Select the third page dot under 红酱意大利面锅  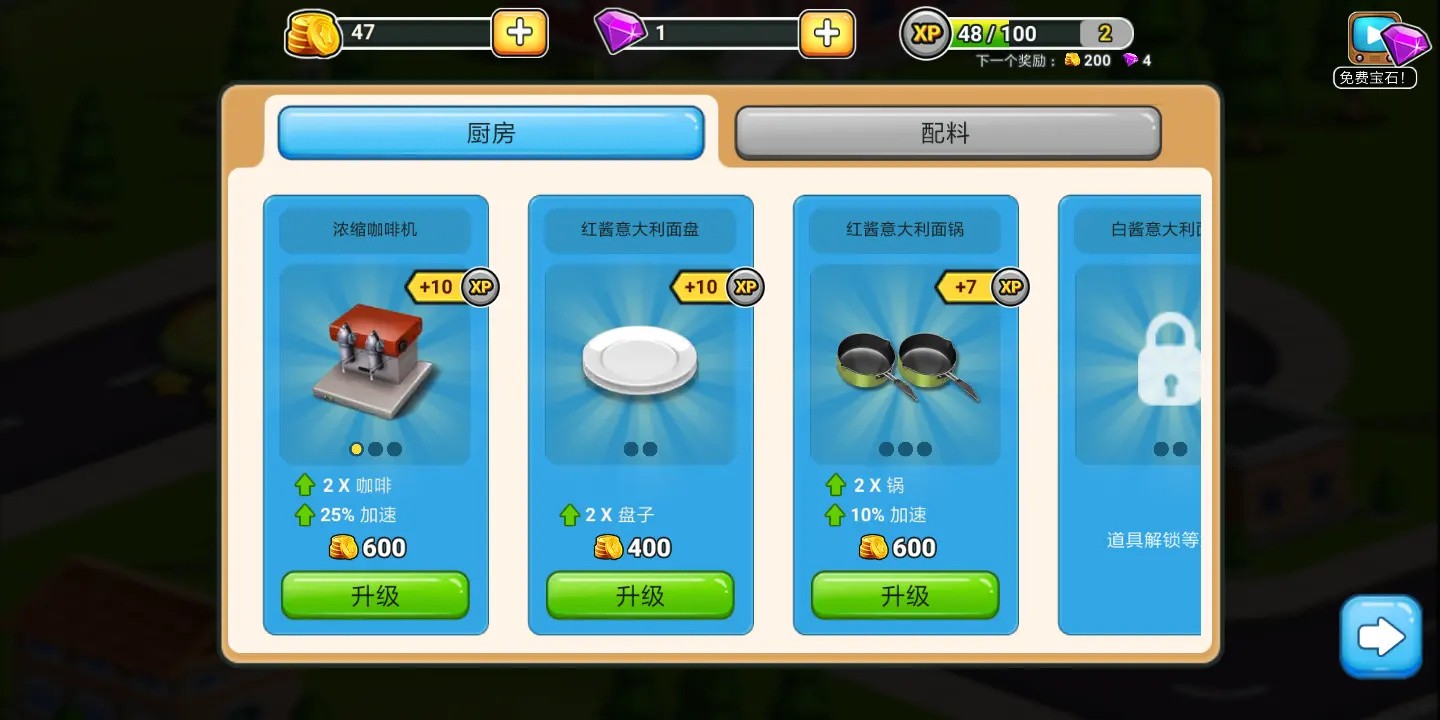click(923, 449)
